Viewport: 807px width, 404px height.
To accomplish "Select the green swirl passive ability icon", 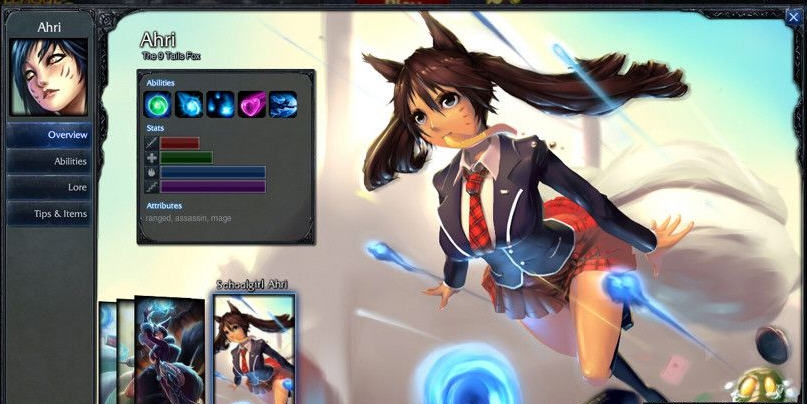I will (159, 104).
